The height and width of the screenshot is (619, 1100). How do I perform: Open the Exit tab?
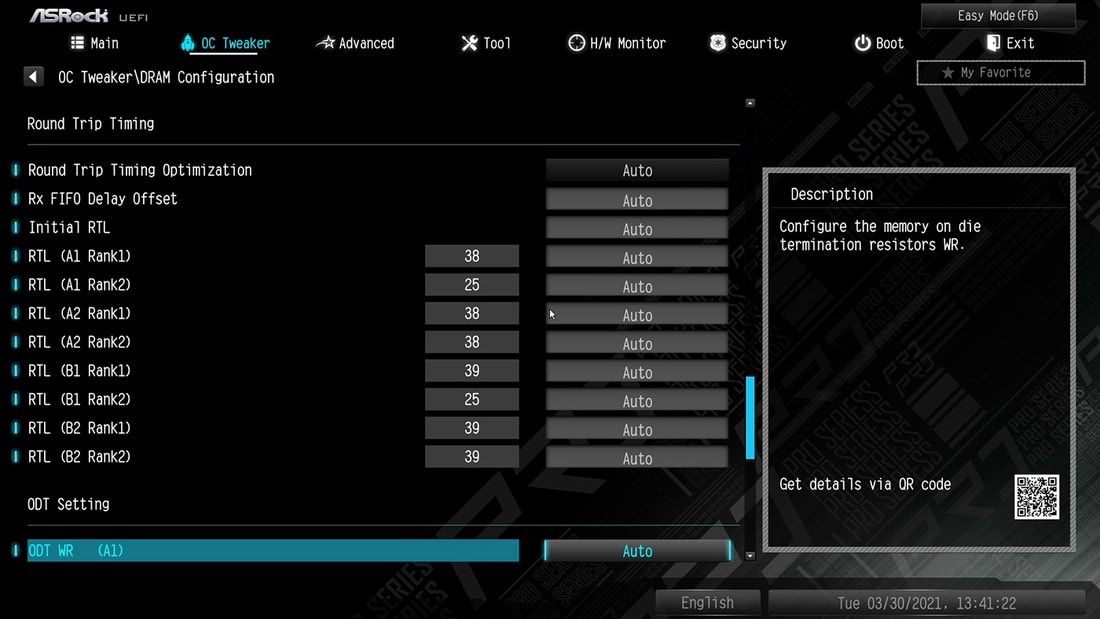(x=1010, y=43)
